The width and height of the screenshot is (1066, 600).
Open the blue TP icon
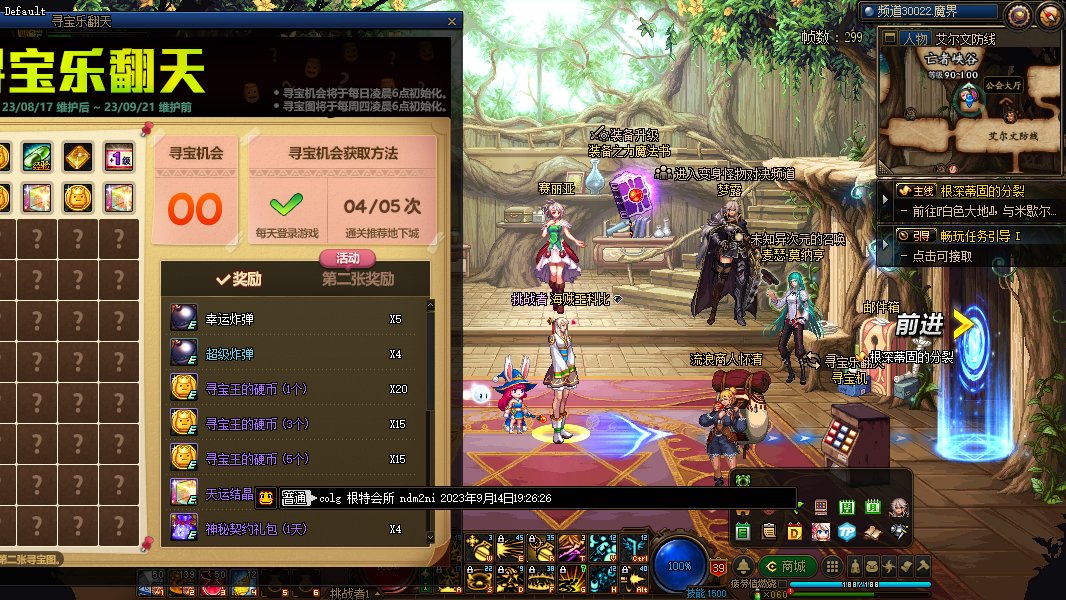coord(846,531)
